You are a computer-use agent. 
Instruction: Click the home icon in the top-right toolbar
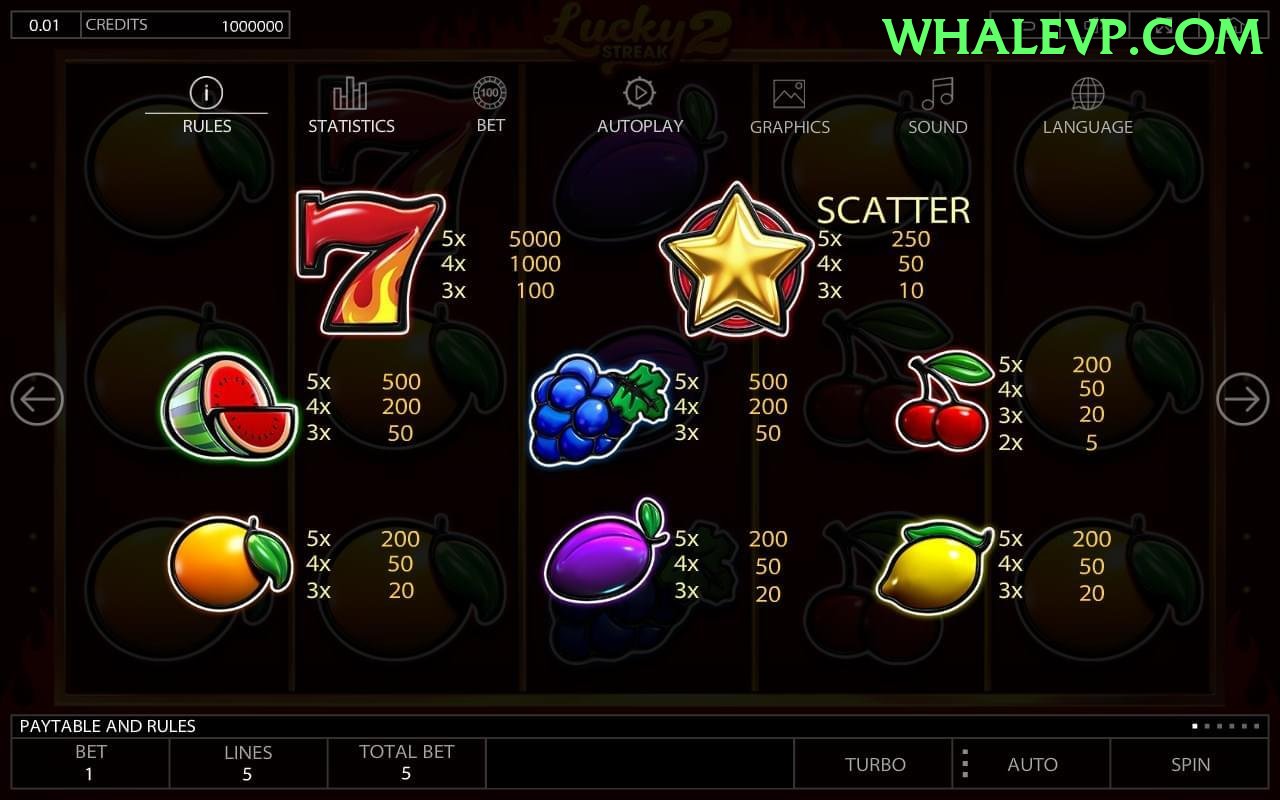pos(1233,23)
